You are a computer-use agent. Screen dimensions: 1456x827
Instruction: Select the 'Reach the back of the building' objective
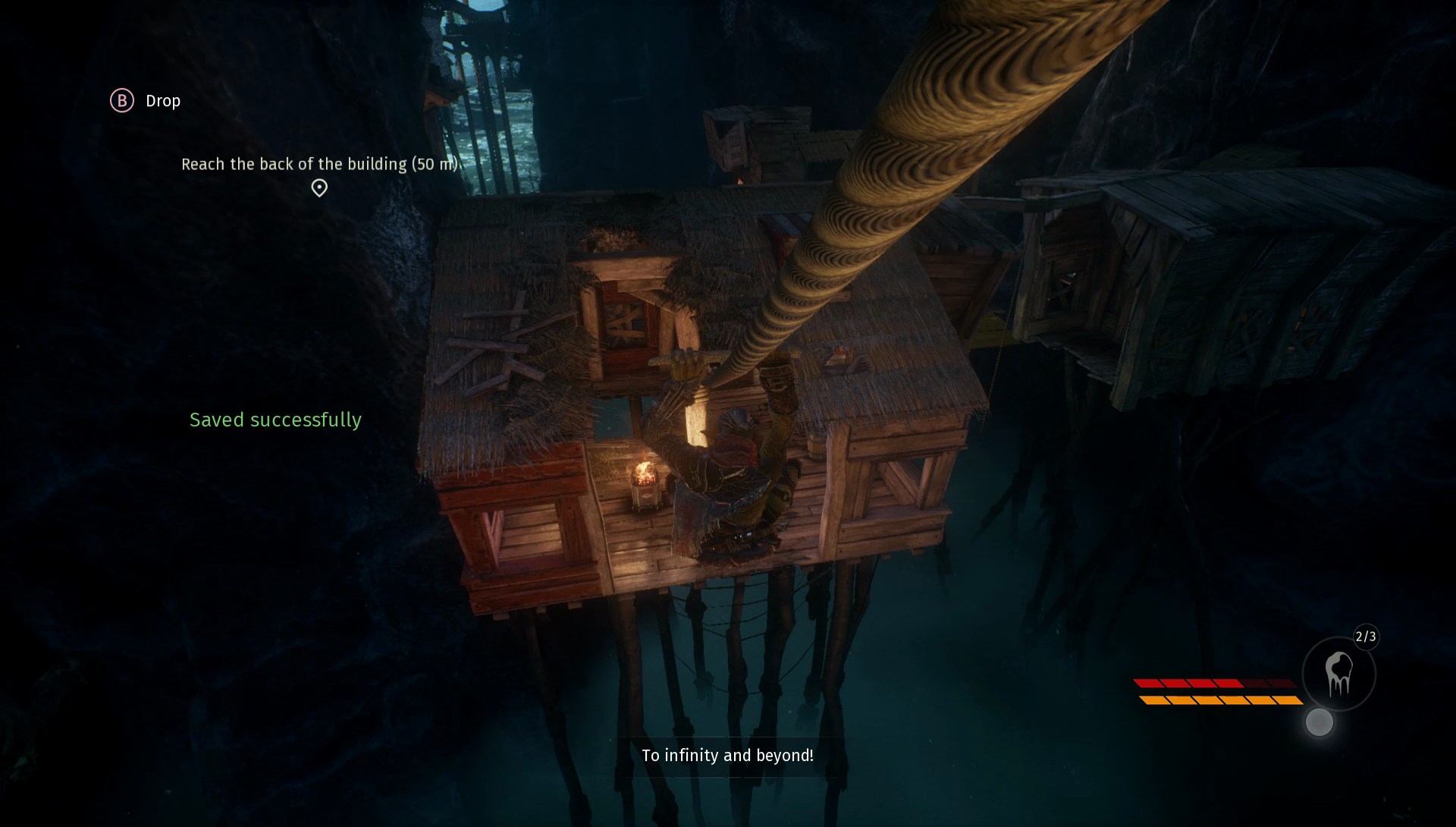click(x=319, y=164)
